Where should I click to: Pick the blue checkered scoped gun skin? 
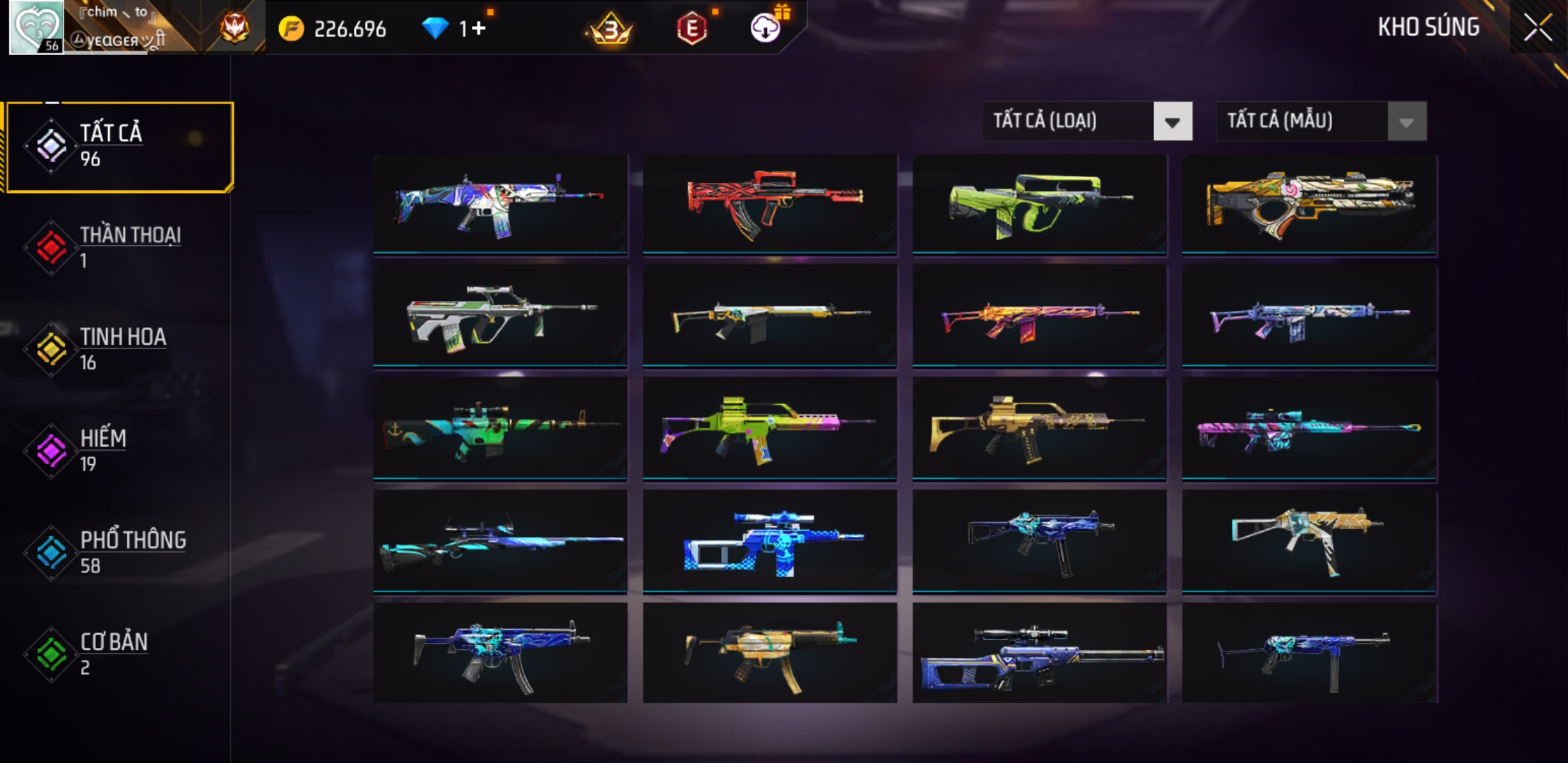[x=770, y=541]
